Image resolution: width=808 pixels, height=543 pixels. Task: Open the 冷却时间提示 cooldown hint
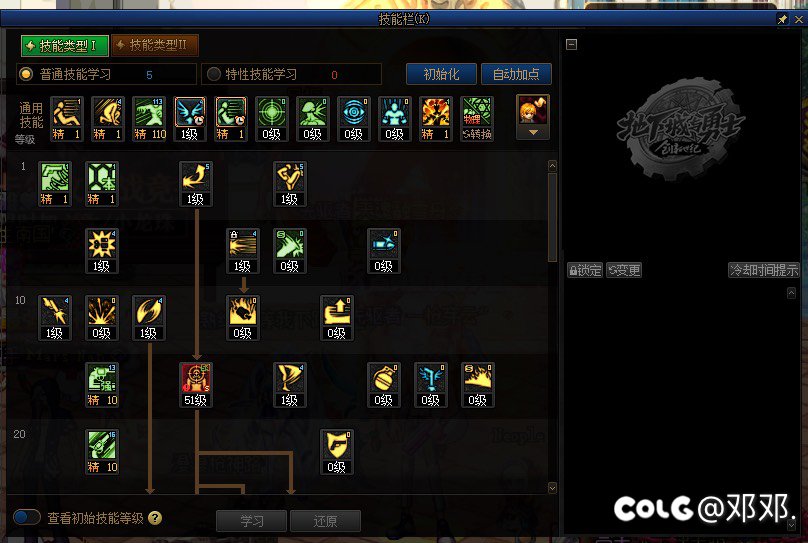(x=764, y=270)
